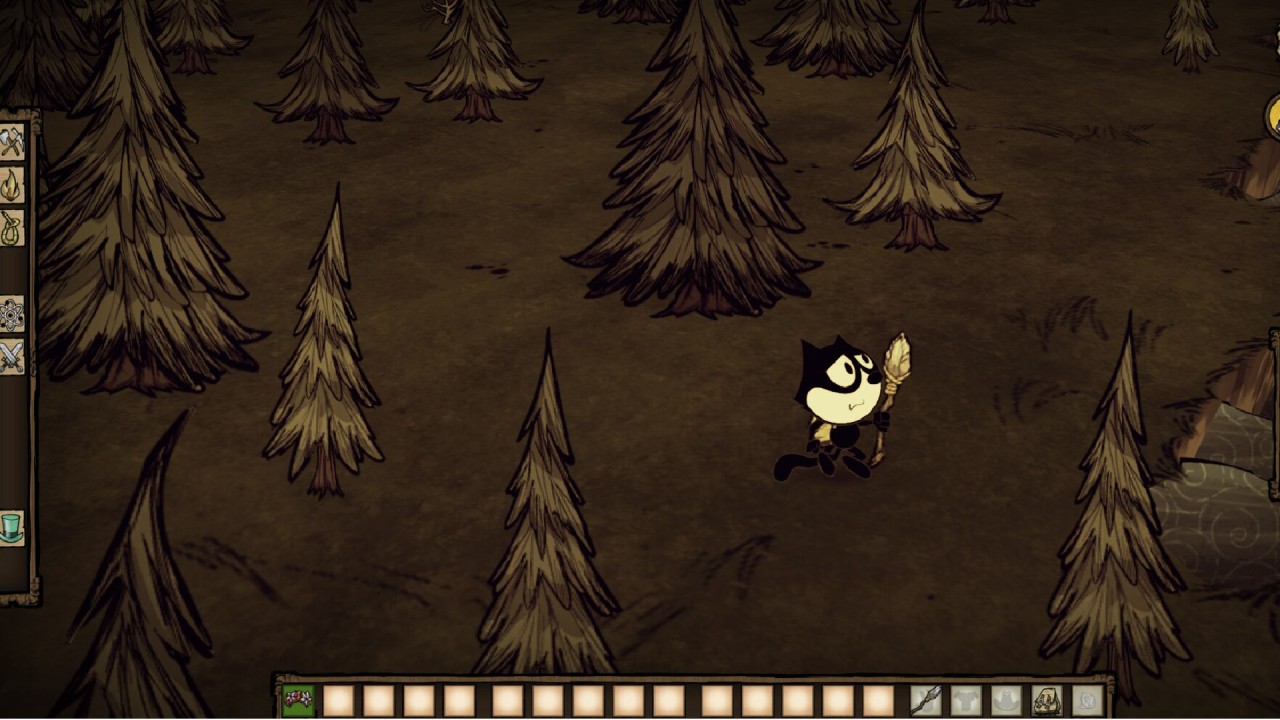Image resolution: width=1280 pixels, height=720 pixels.
Task: Open the Fire crafting tab
Action: coord(12,185)
